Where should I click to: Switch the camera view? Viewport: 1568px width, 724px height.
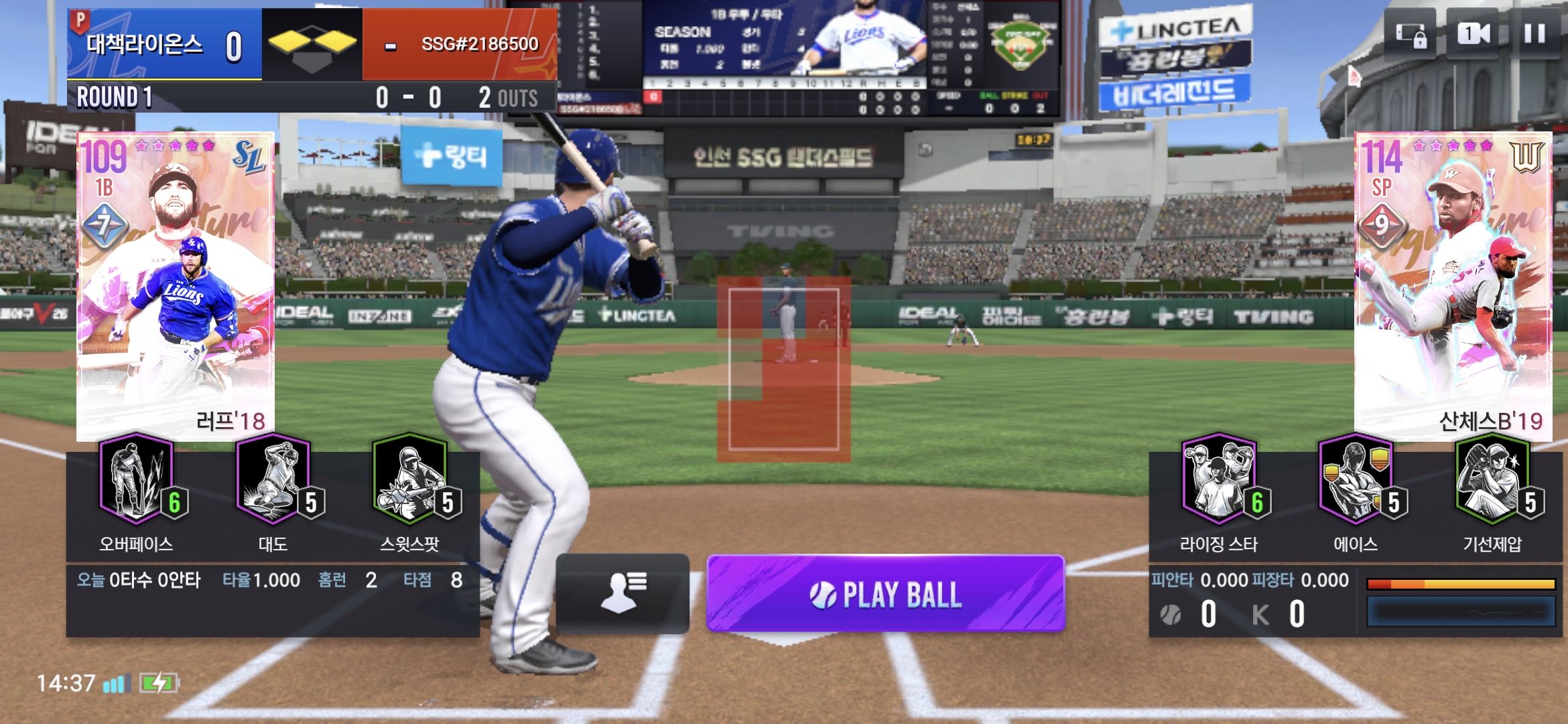[1474, 34]
